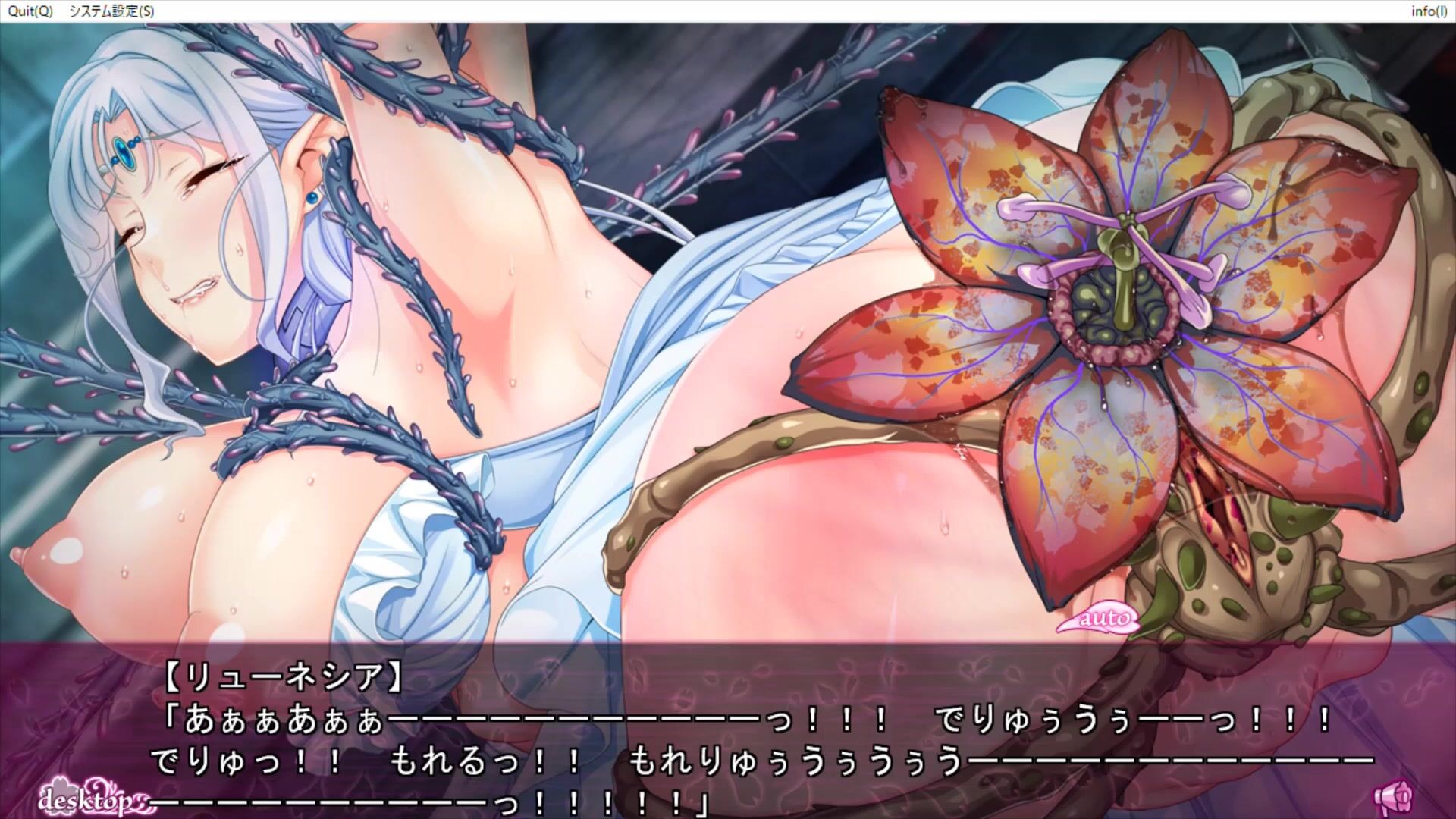Open the Quit(Q) menu
The width and height of the screenshot is (1456, 819).
30,11
